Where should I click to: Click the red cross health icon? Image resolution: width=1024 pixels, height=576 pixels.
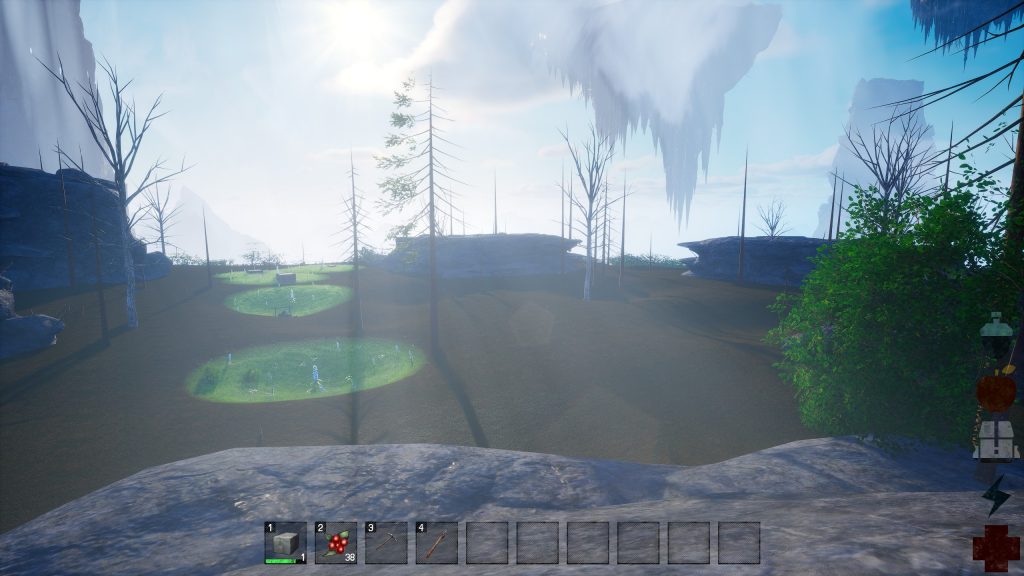click(x=996, y=547)
